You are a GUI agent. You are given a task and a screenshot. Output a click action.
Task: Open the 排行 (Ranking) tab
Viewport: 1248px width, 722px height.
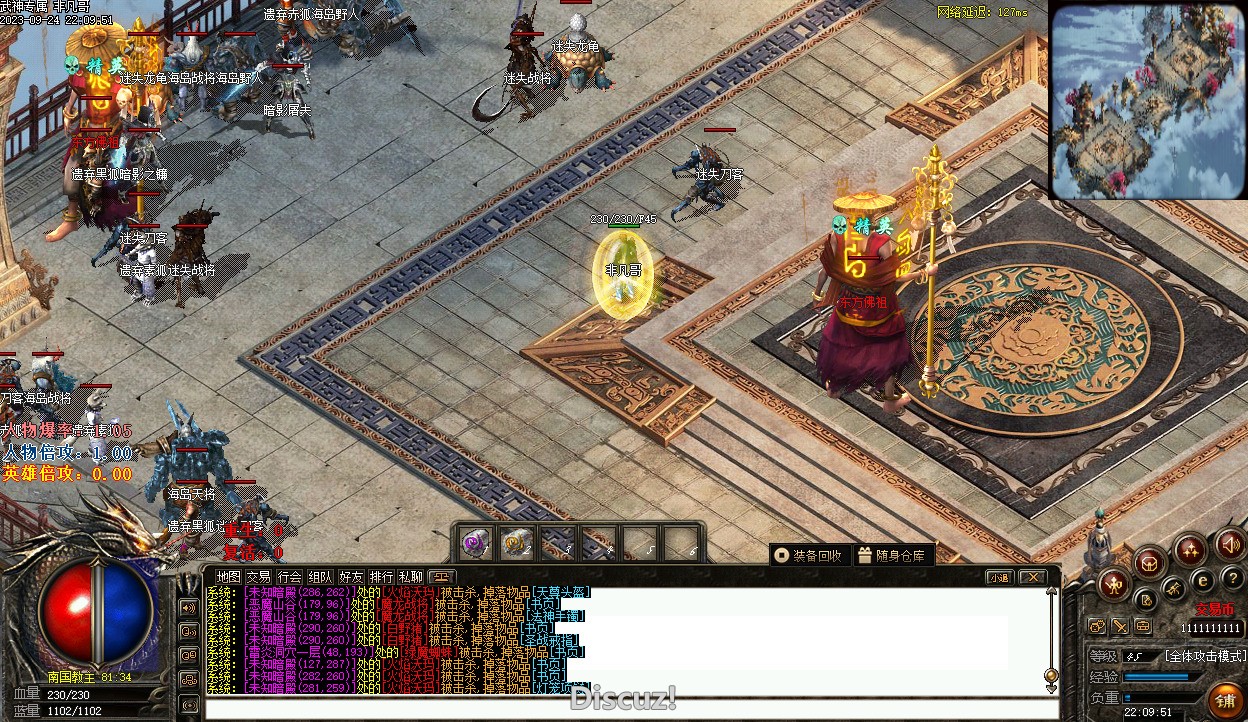[x=381, y=577]
